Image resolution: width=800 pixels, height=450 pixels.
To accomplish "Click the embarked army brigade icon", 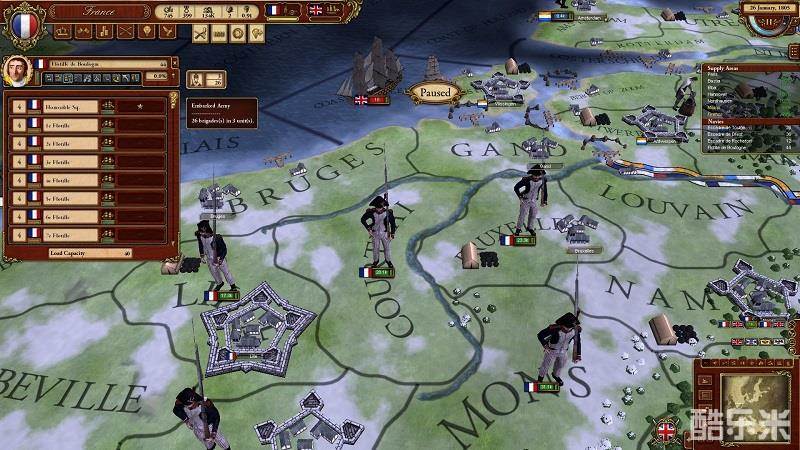I will point(213,79).
